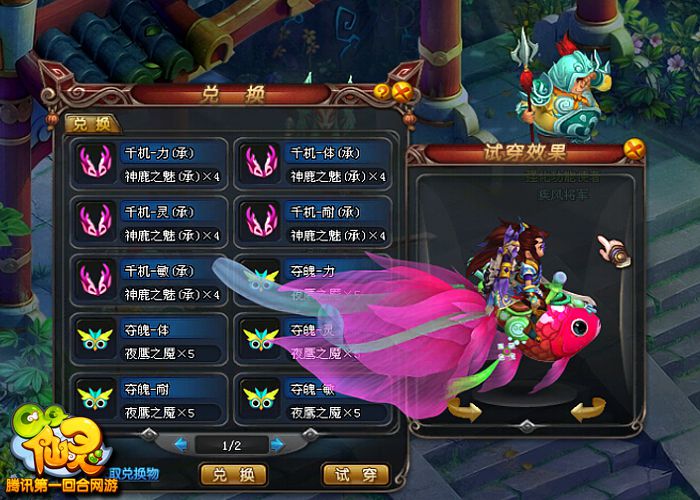
Task: Open help for the exchange window
Action: pos(382,92)
